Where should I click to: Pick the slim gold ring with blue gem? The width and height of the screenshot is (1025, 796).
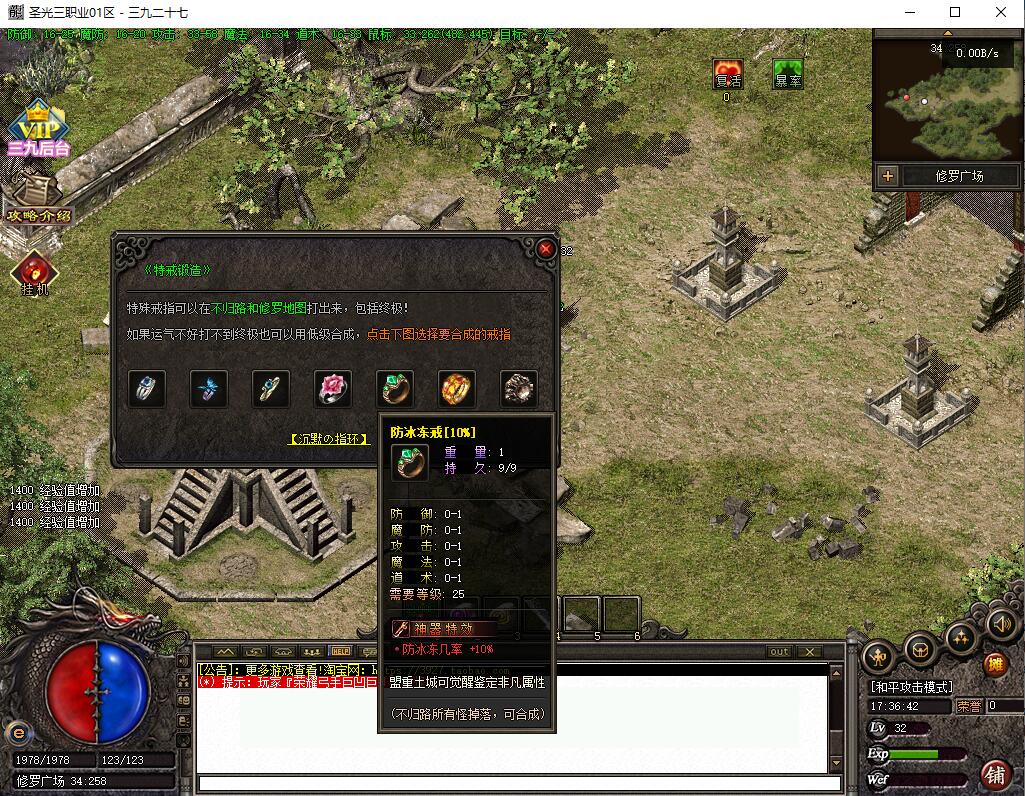point(271,389)
